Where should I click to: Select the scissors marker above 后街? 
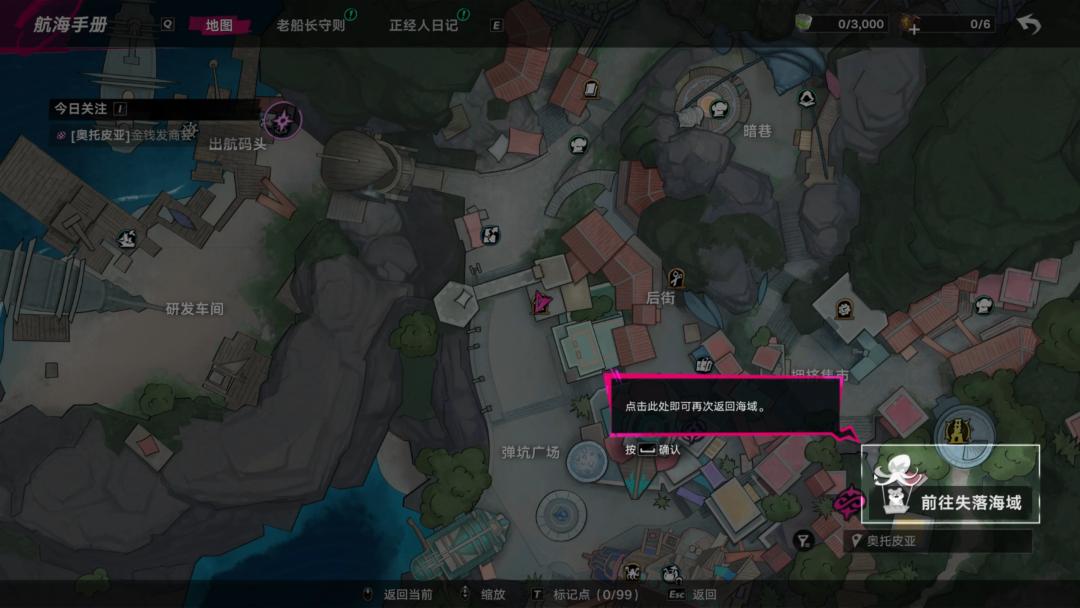click(x=677, y=277)
